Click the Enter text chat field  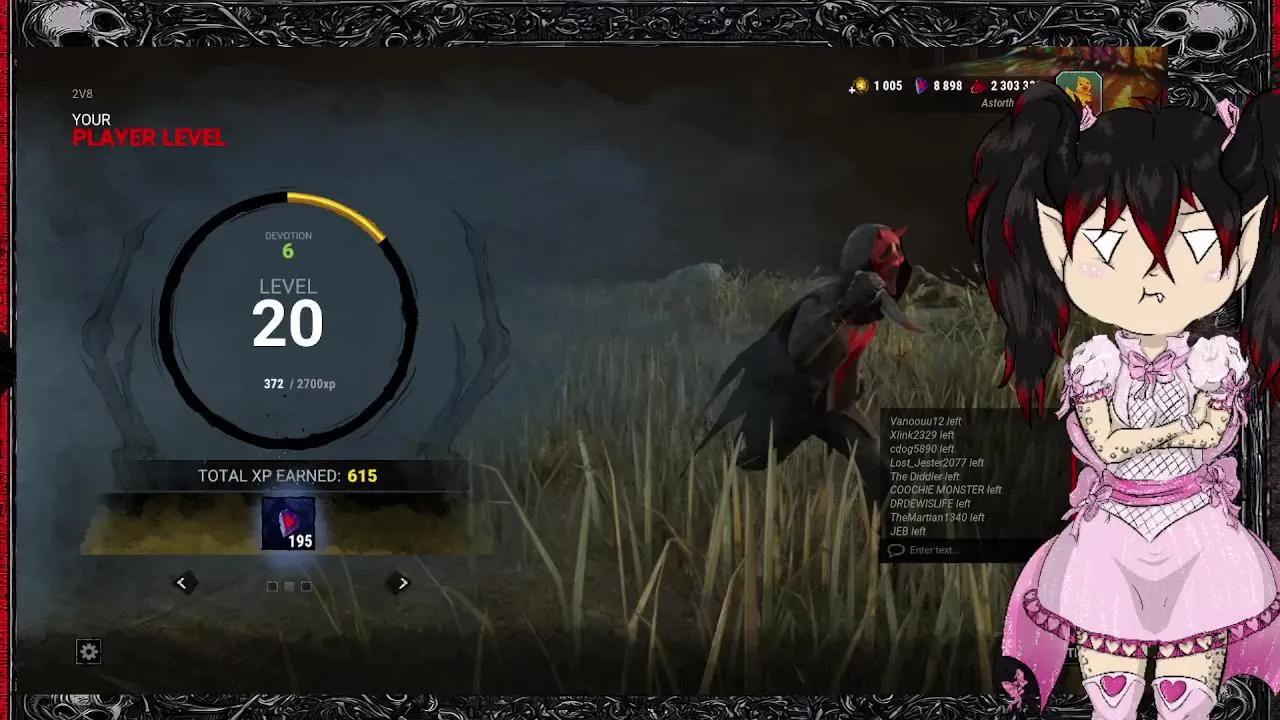point(940,549)
